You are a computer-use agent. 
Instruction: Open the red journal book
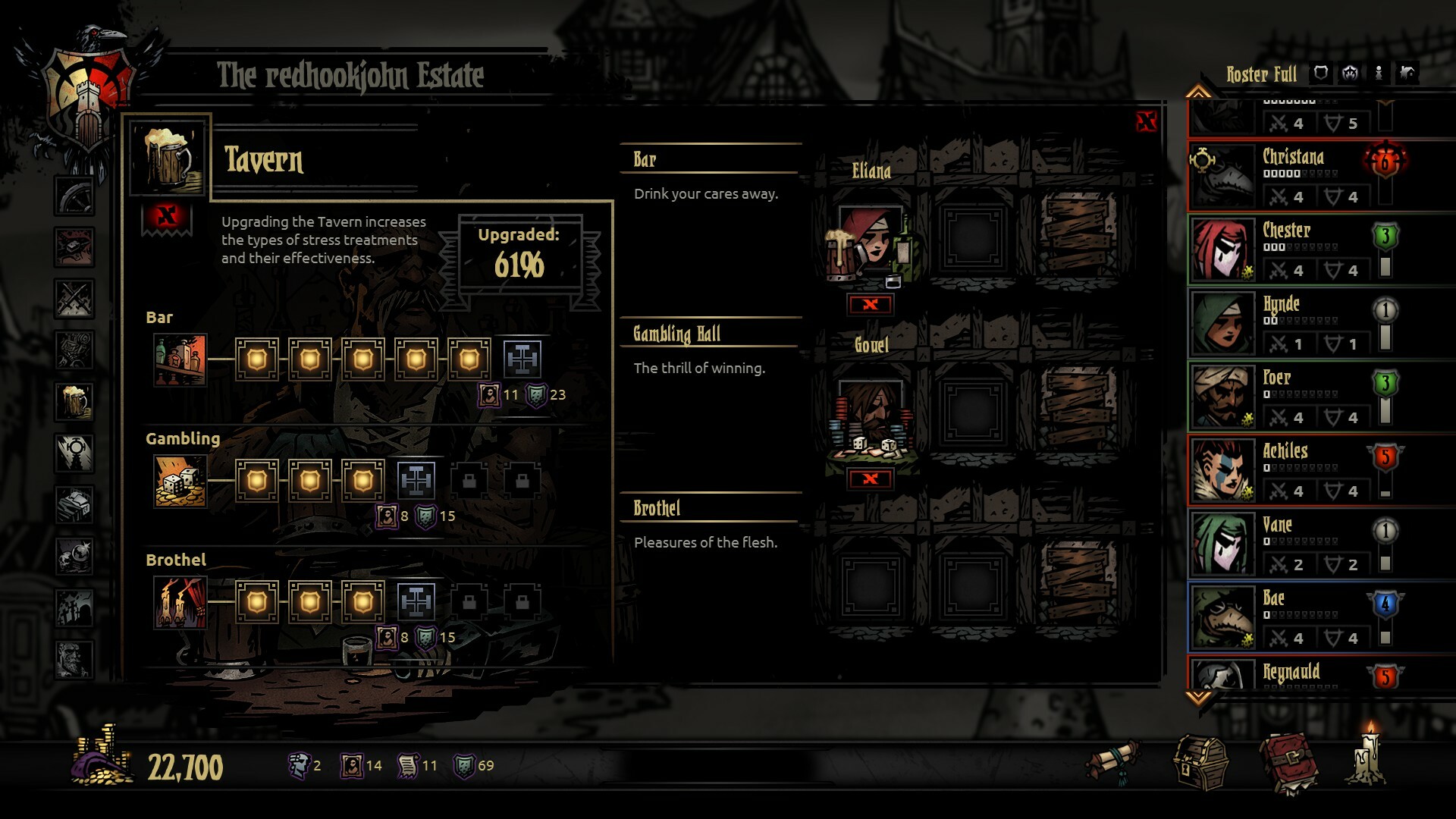tap(1288, 763)
